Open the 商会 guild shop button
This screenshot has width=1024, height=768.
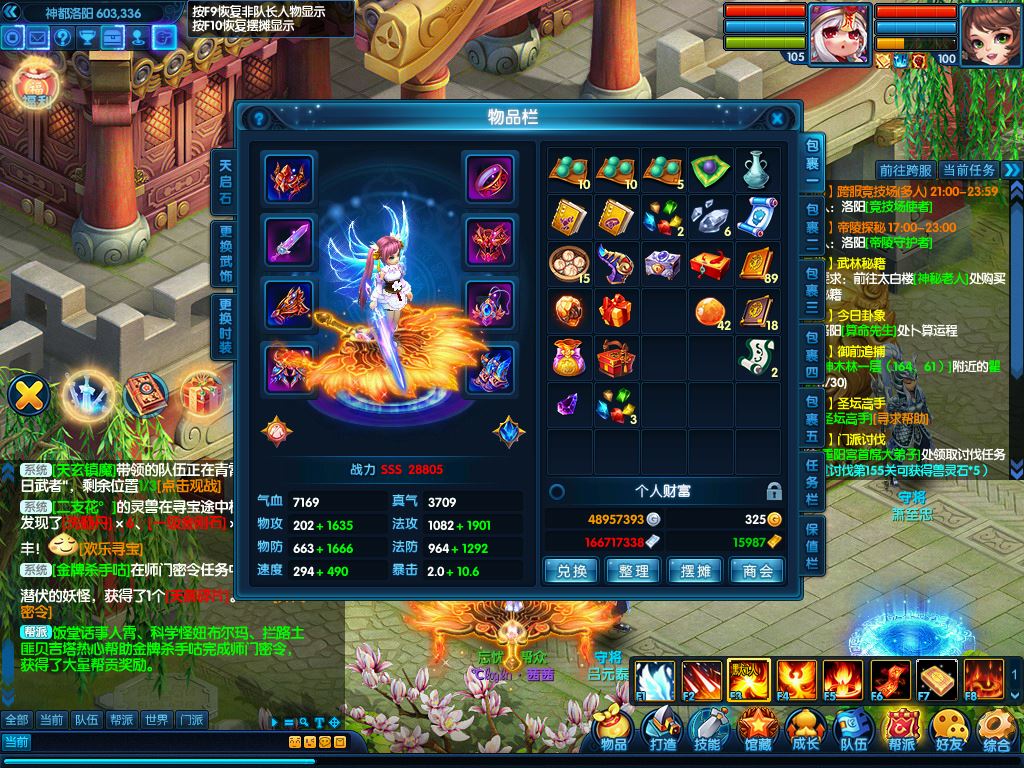pyautogui.click(x=758, y=571)
